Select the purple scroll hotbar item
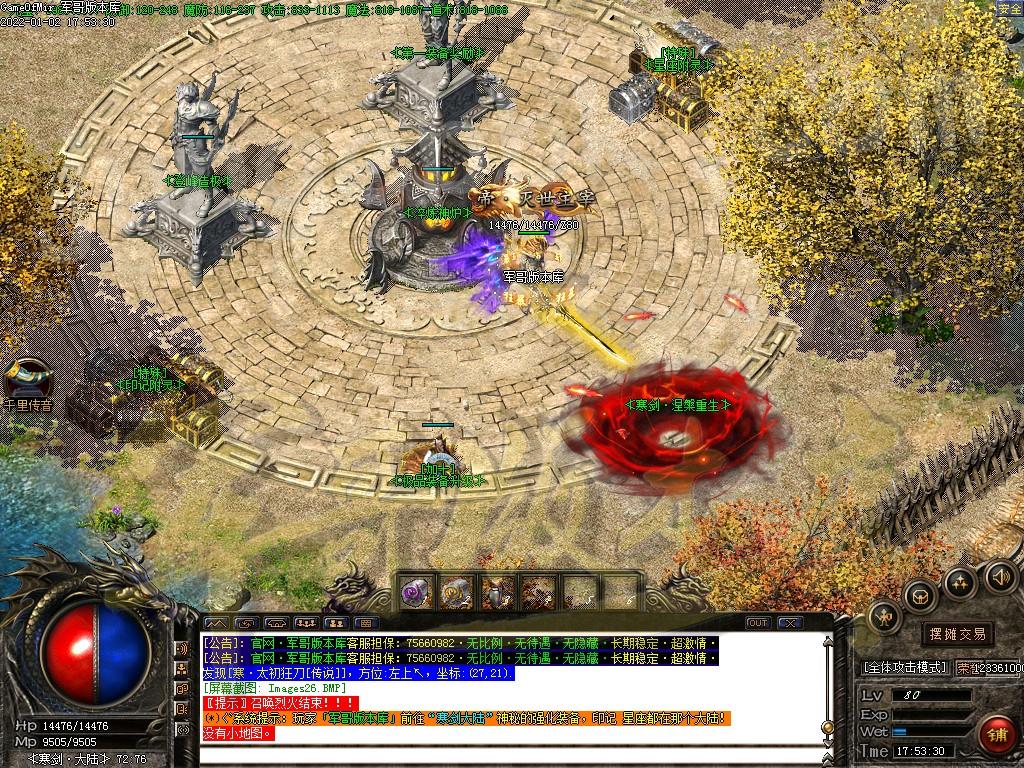This screenshot has width=1024, height=768. tap(416, 592)
